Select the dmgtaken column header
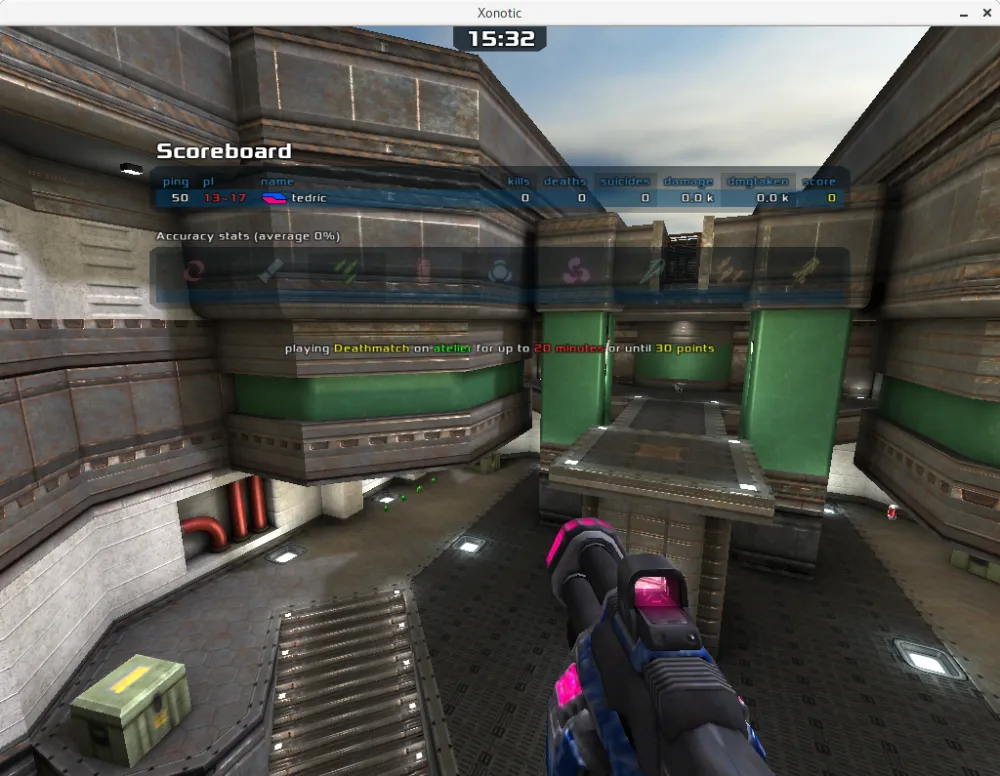Image resolution: width=1000 pixels, height=776 pixels. coord(757,182)
